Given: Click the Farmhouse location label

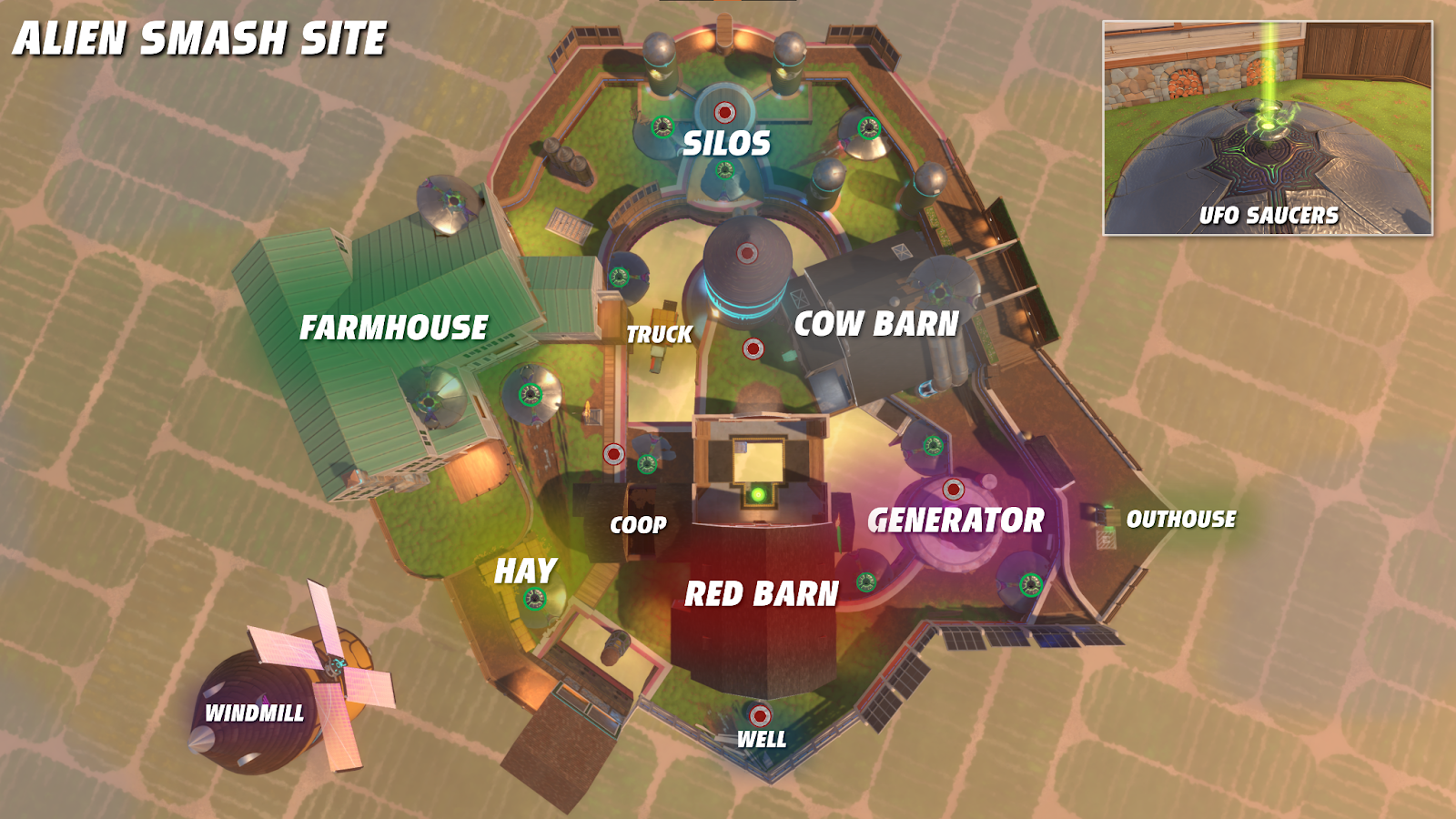Looking at the screenshot, I should coord(394,328).
